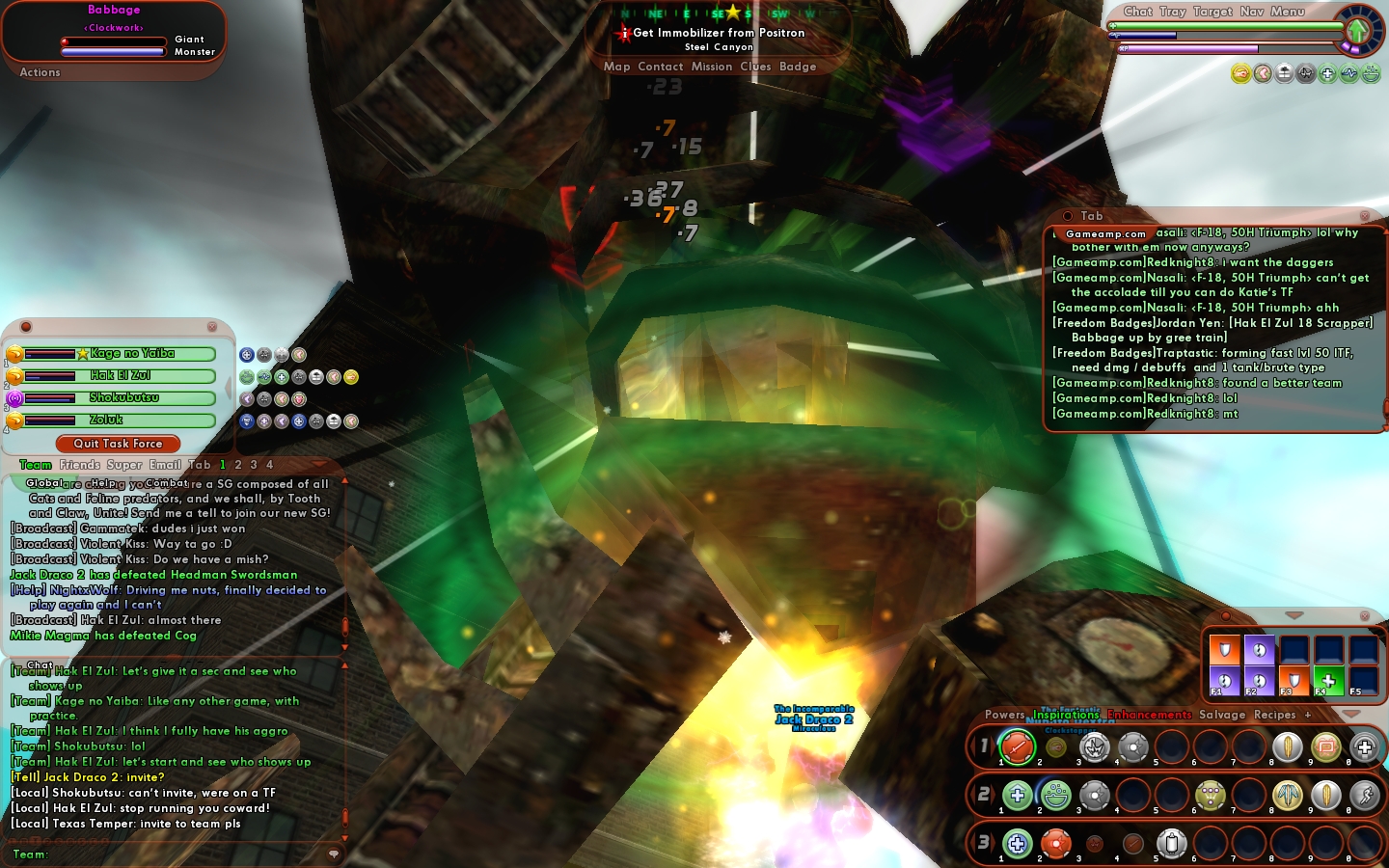
Task: Select teammate Zoluk in team list
Action: tap(106, 420)
